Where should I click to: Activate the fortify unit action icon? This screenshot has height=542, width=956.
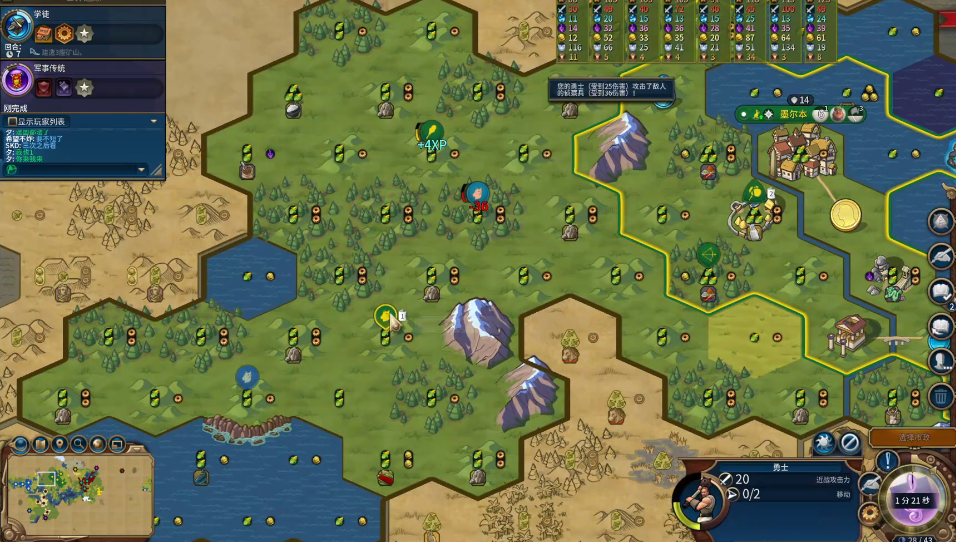click(x=824, y=441)
